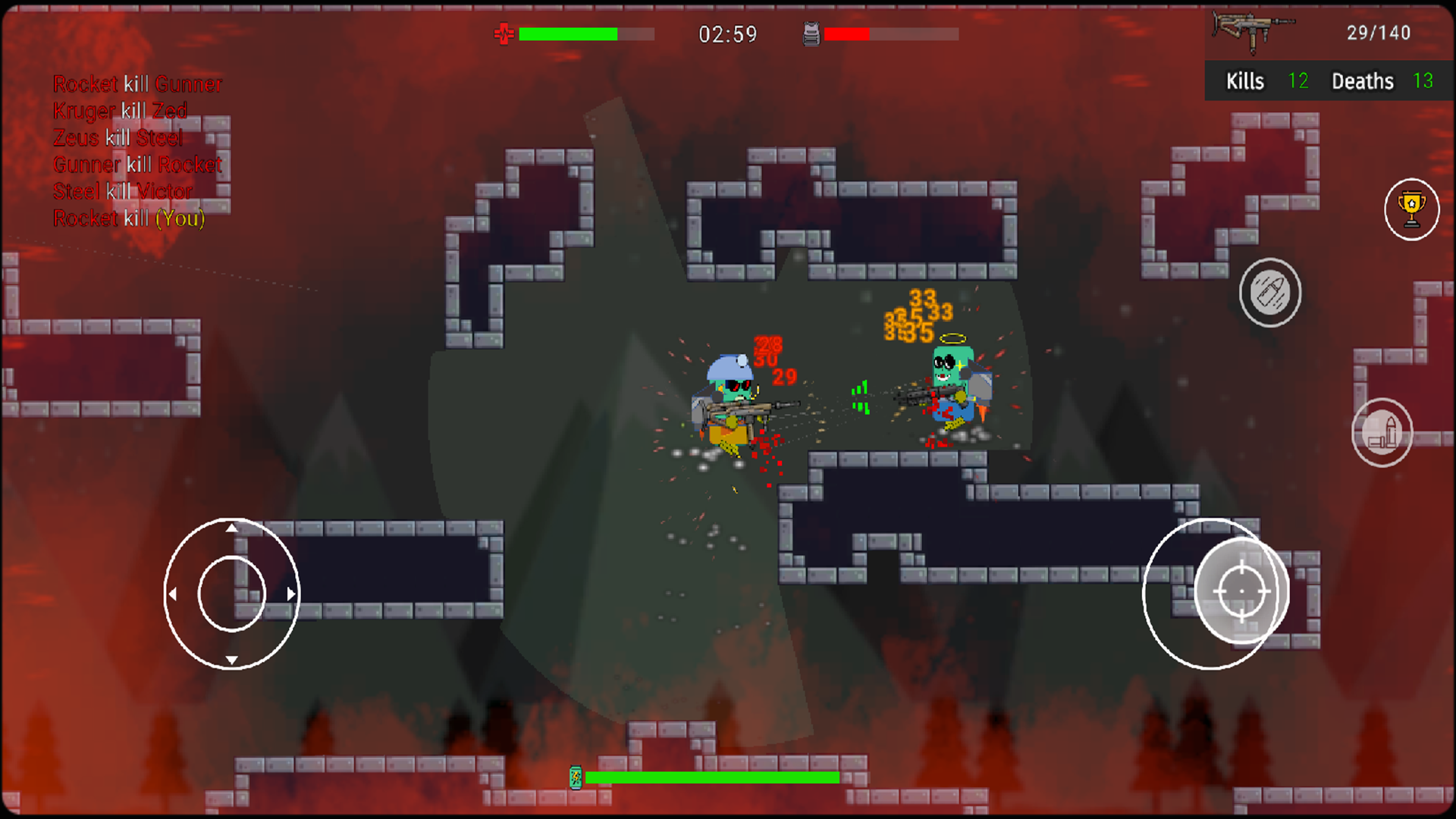
Task: Click the green health bar at top
Action: click(569, 33)
